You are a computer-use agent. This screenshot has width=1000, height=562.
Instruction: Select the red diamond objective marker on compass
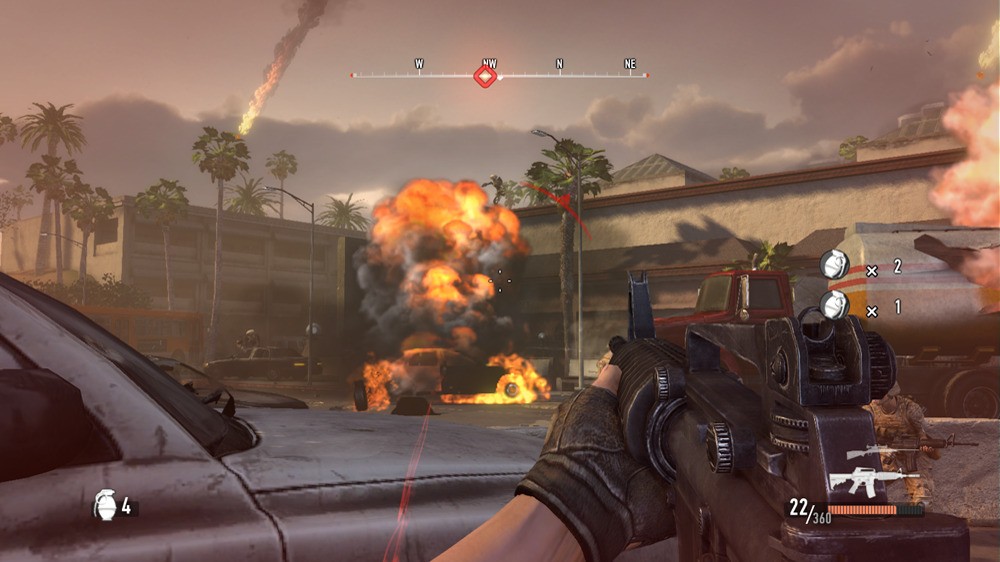pyautogui.click(x=486, y=75)
